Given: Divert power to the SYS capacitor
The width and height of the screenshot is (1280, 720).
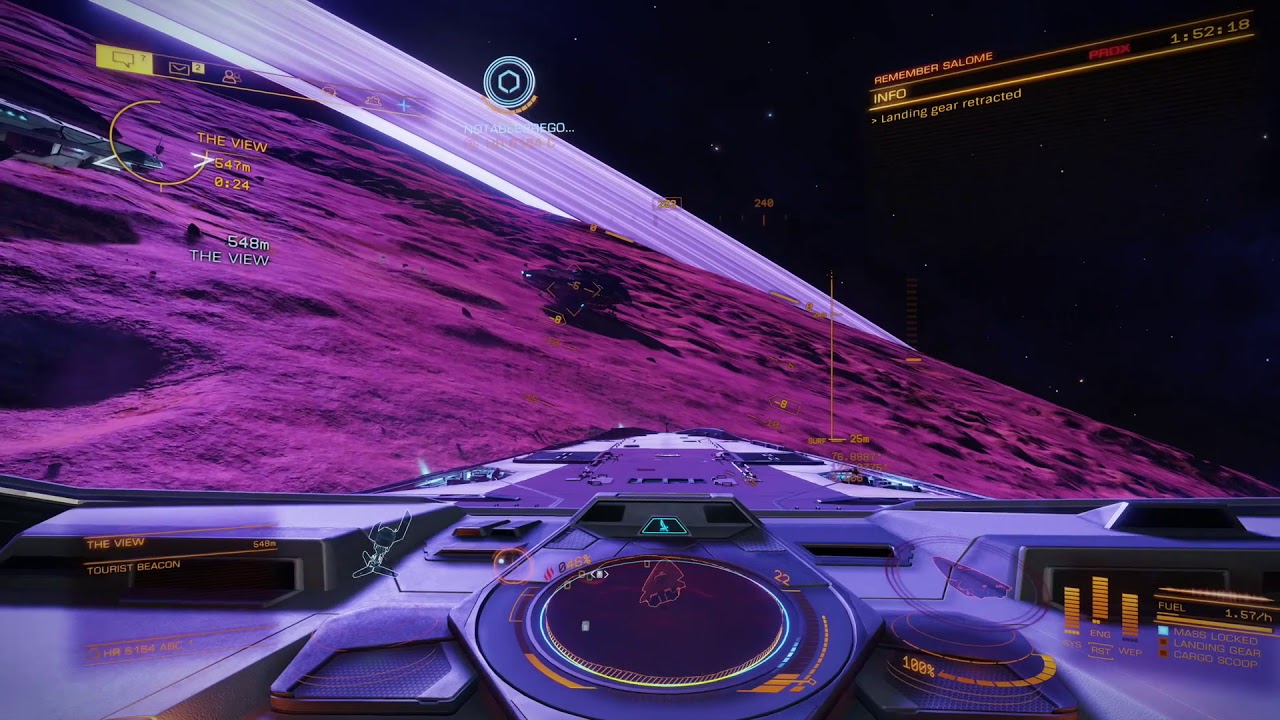Looking at the screenshot, I should pos(1071,612).
